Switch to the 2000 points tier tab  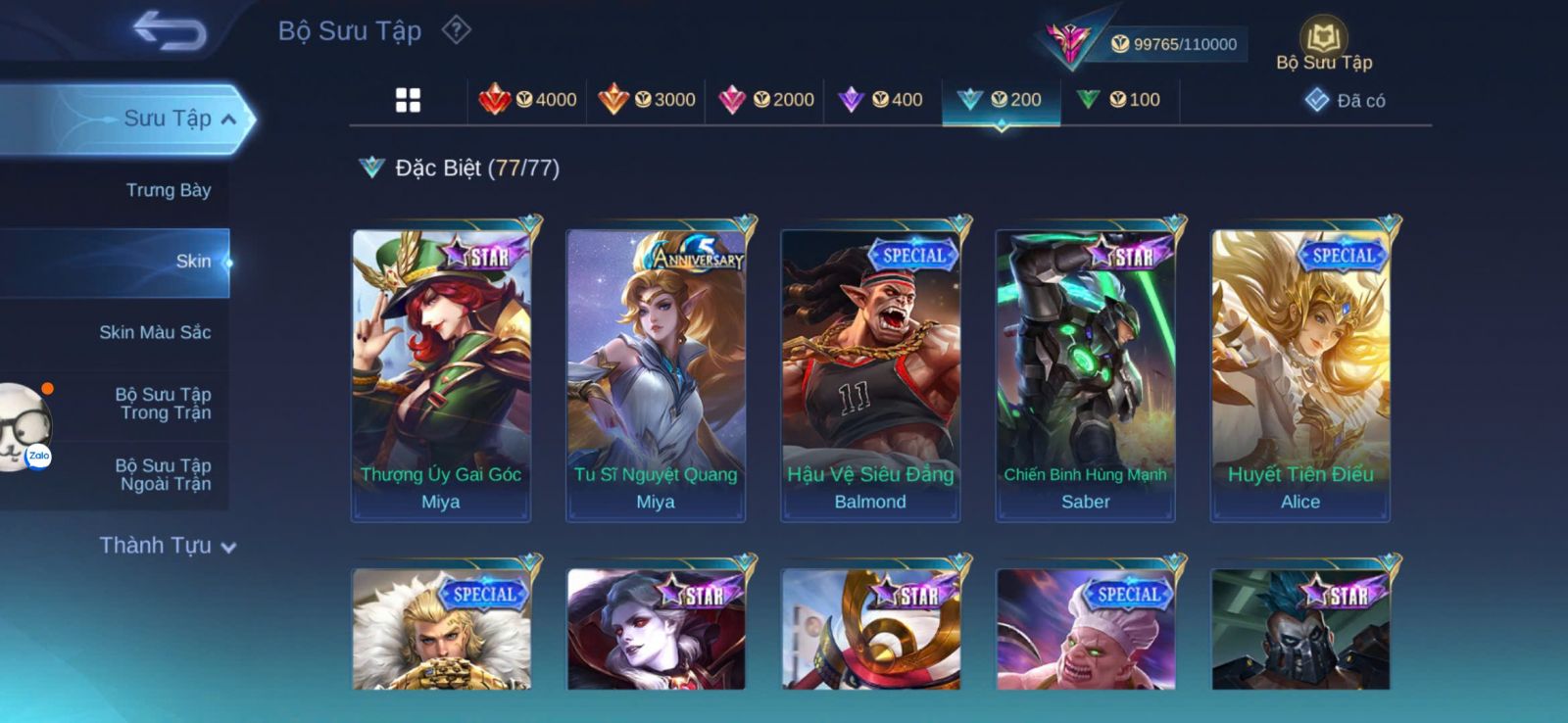click(x=766, y=100)
